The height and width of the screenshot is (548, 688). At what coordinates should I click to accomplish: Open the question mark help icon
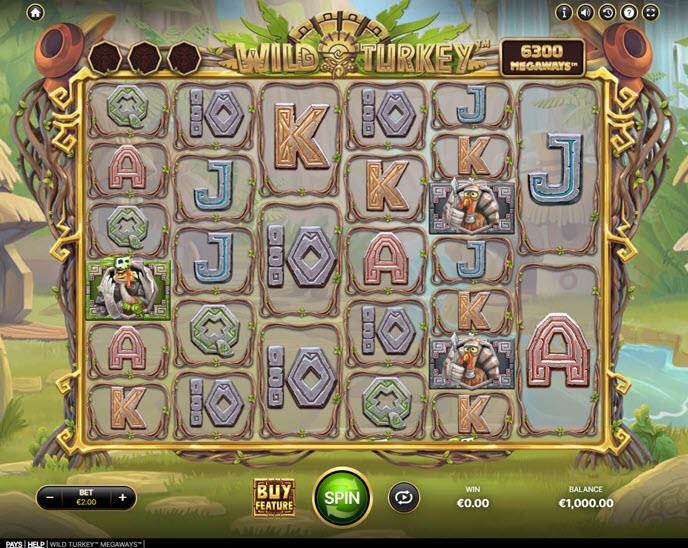629,13
